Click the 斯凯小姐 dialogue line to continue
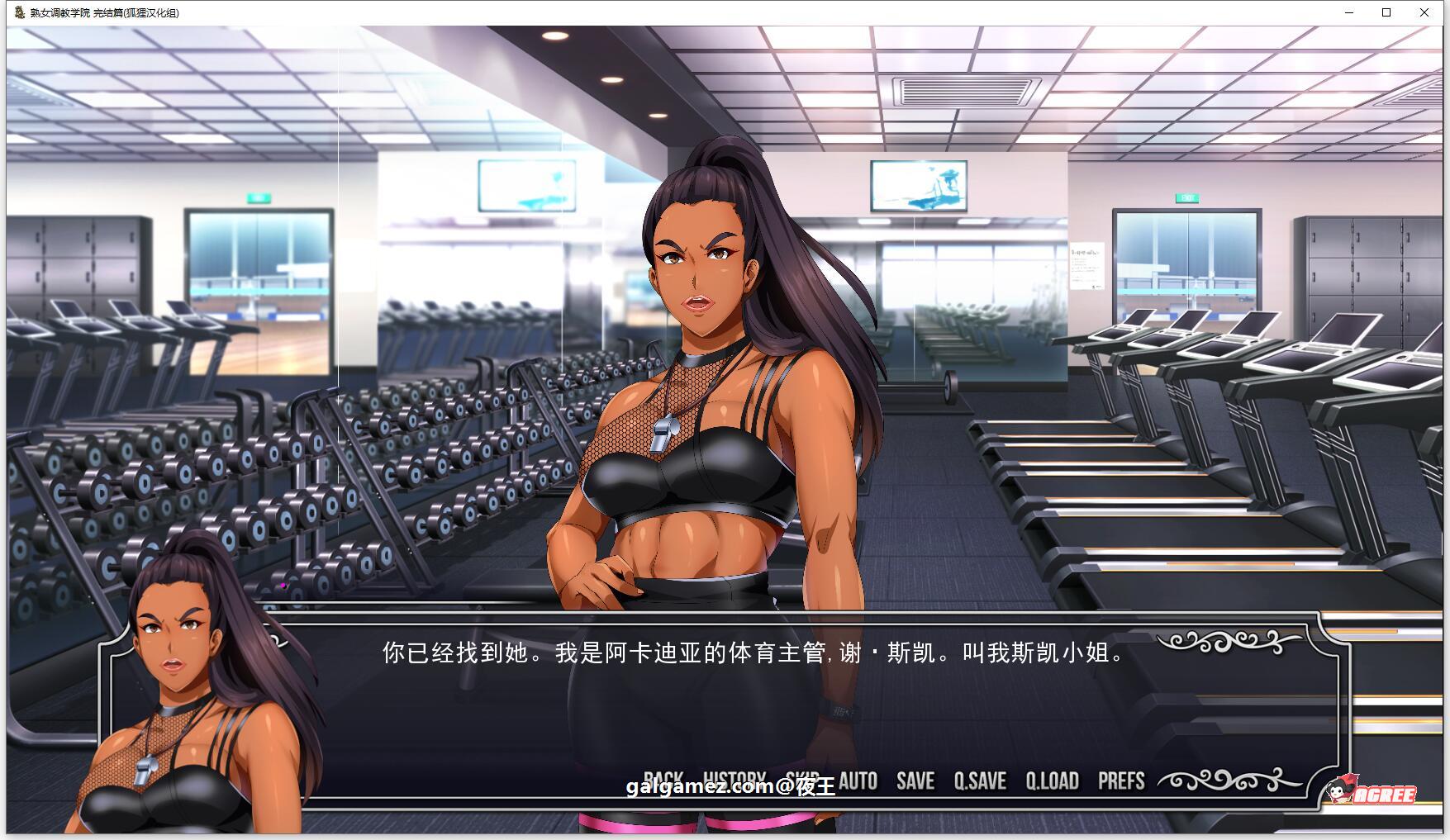 (752, 653)
